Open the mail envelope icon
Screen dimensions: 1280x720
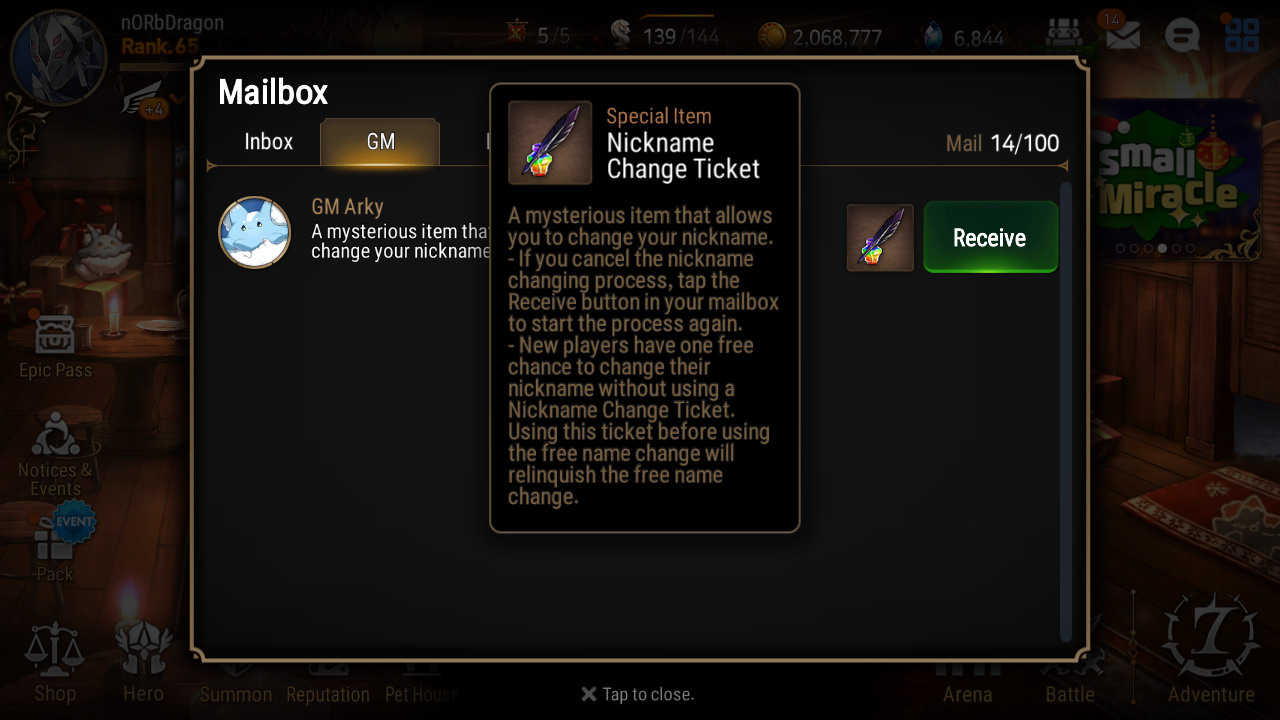(1123, 36)
